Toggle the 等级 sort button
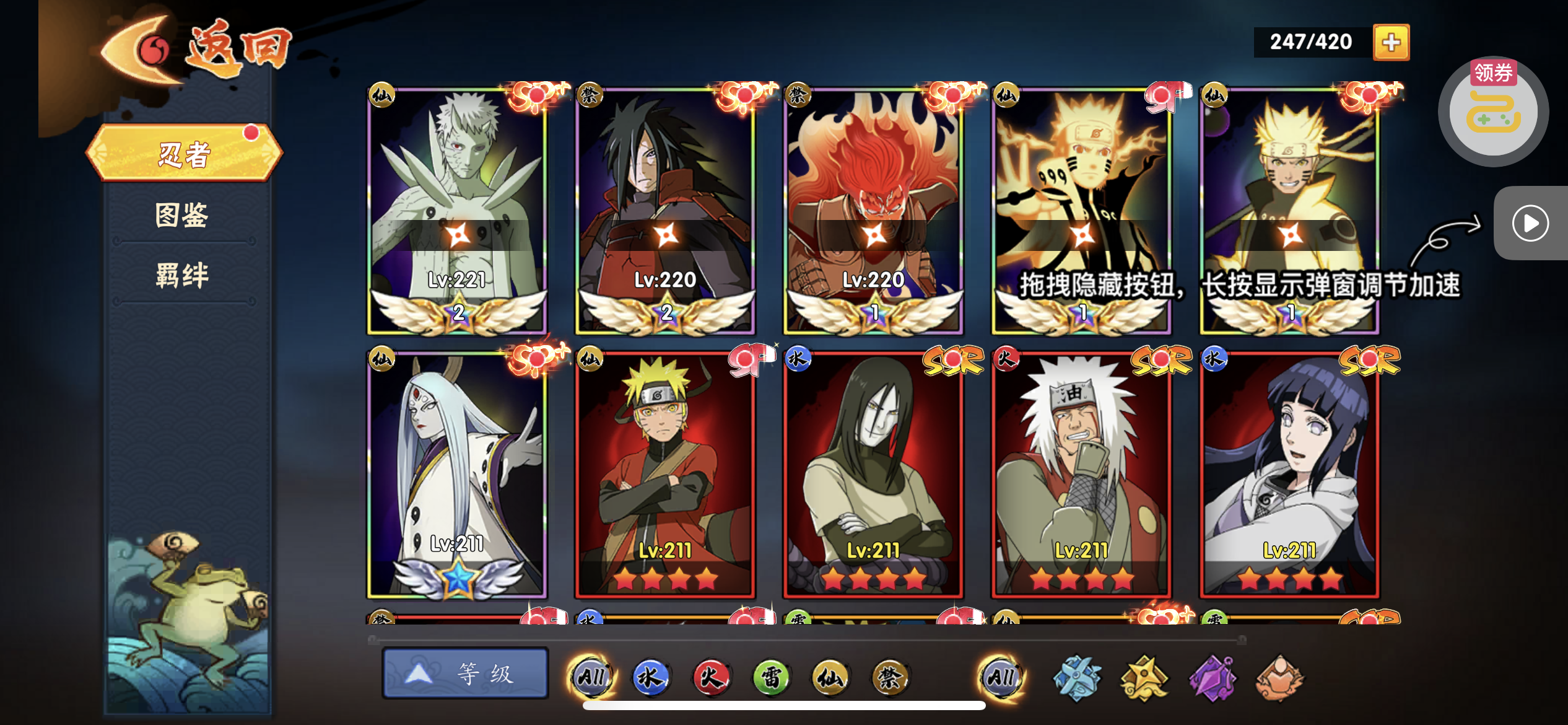This screenshot has width=1568, height=725. tap(465, 674)
